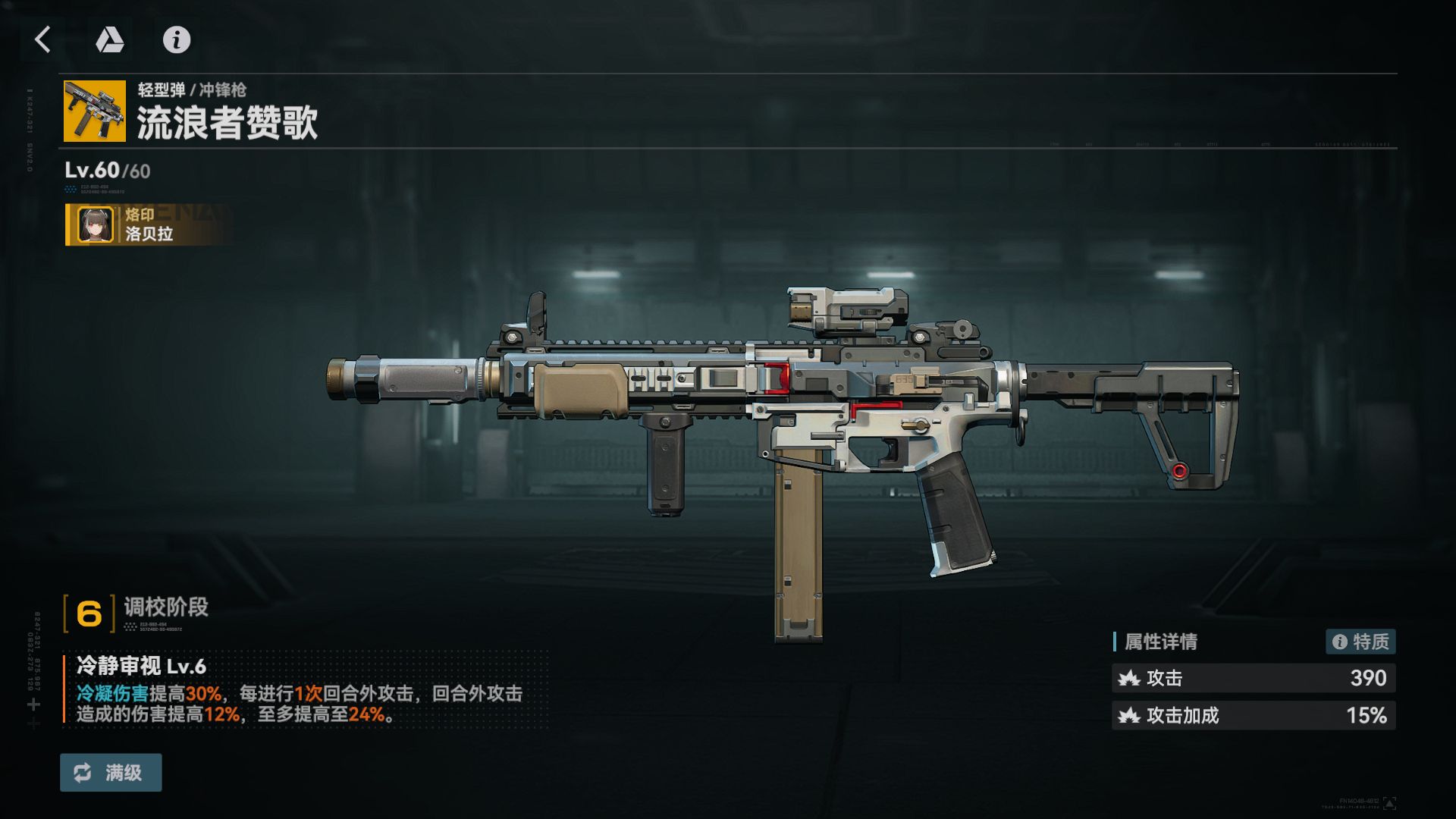This screenshot has width=1456, height=819.
Task: Go back using the arrow button
Action: [x=43, y=39]
